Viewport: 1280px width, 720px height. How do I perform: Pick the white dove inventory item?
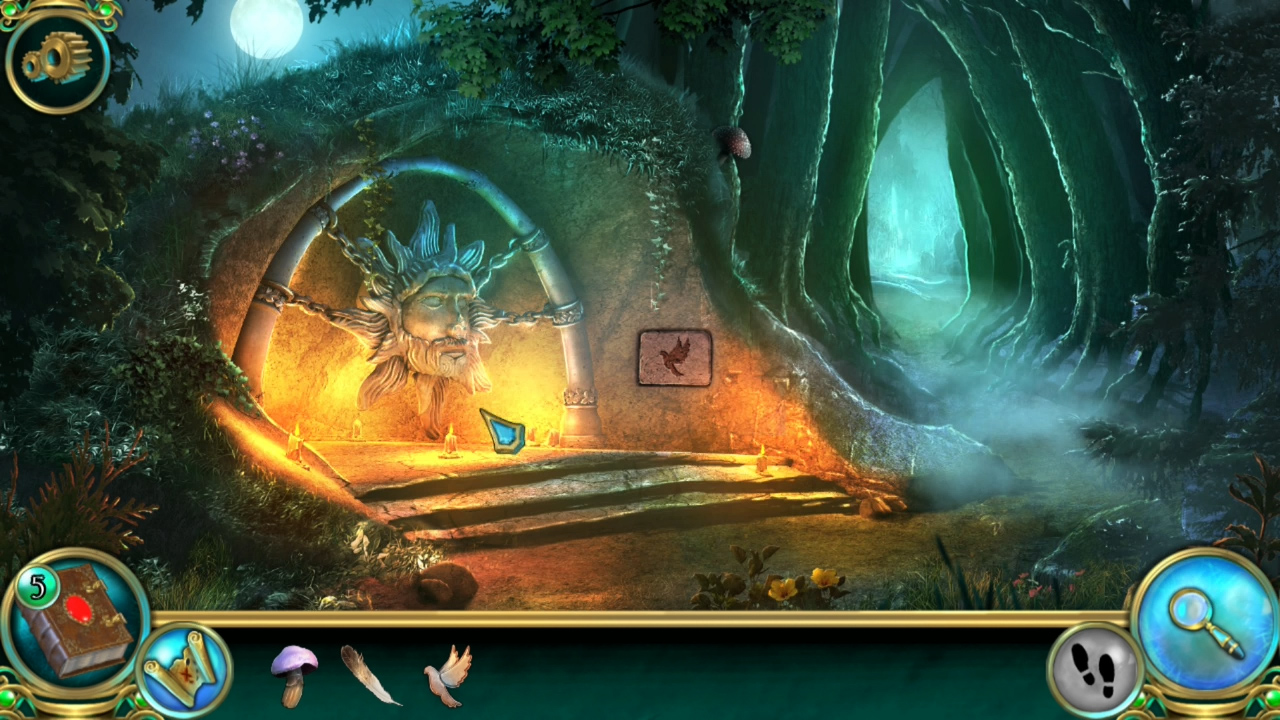pos(447,680)
